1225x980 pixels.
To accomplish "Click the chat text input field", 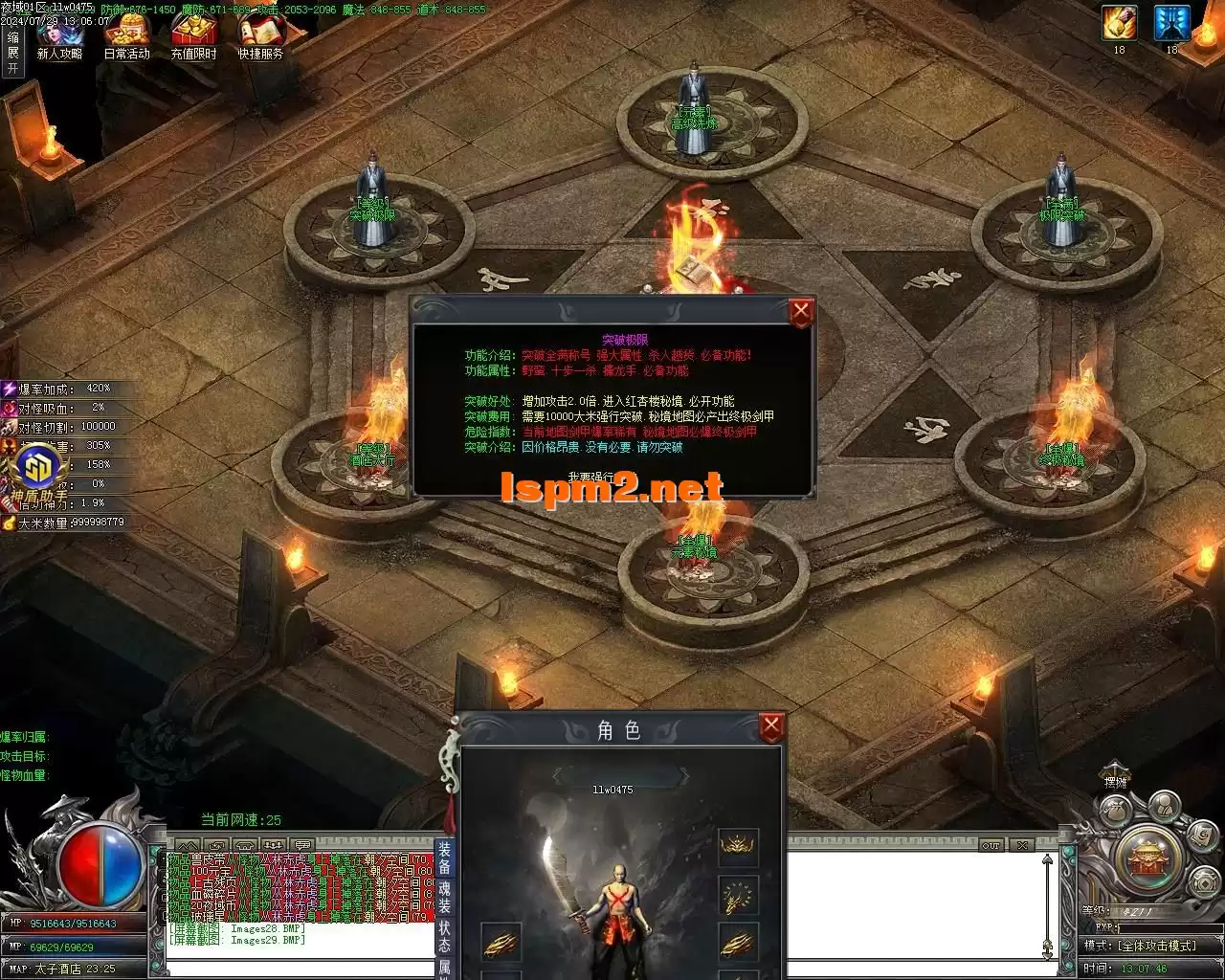I will tap(297, 968).
